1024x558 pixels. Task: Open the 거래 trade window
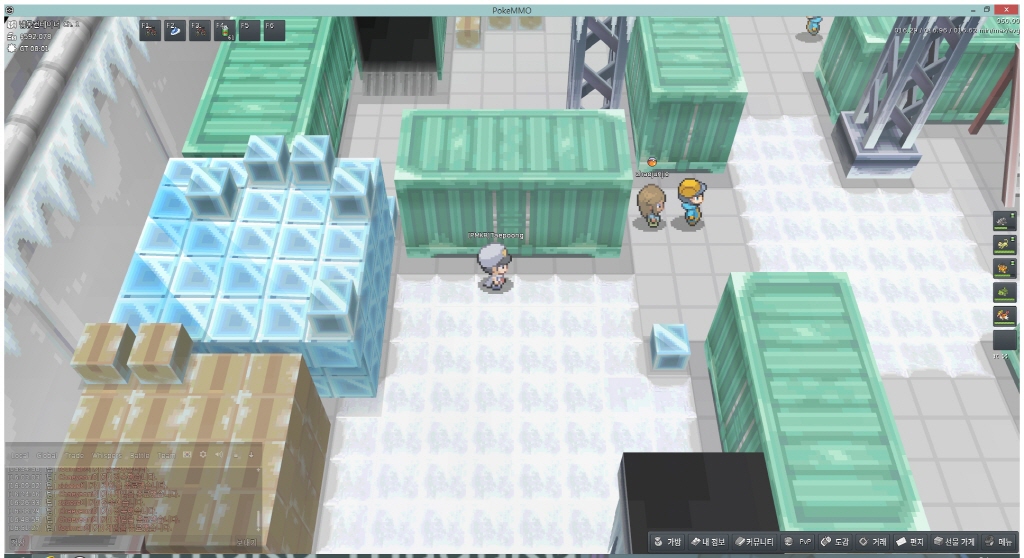pyautogui.click(x=874, y=541)
